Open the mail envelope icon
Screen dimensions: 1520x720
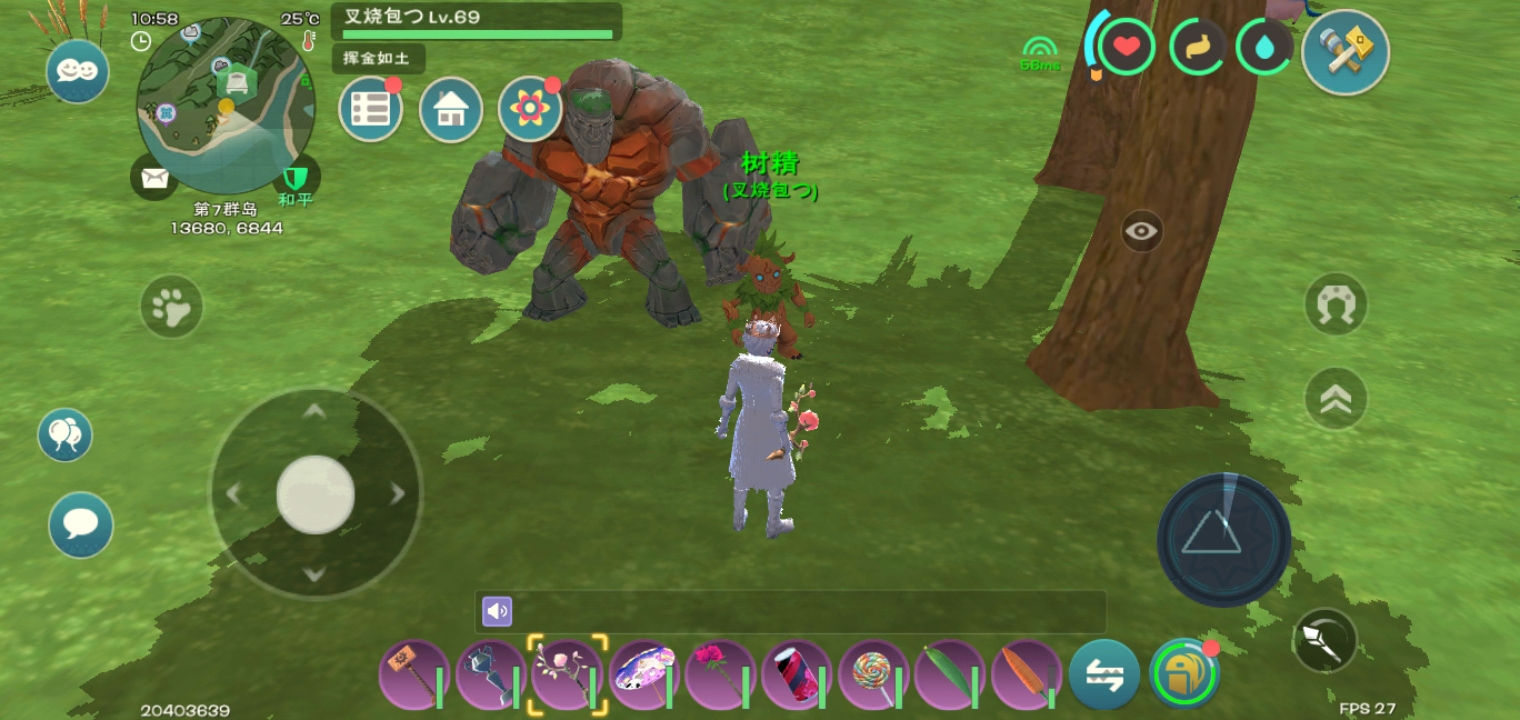pos(153,178)
